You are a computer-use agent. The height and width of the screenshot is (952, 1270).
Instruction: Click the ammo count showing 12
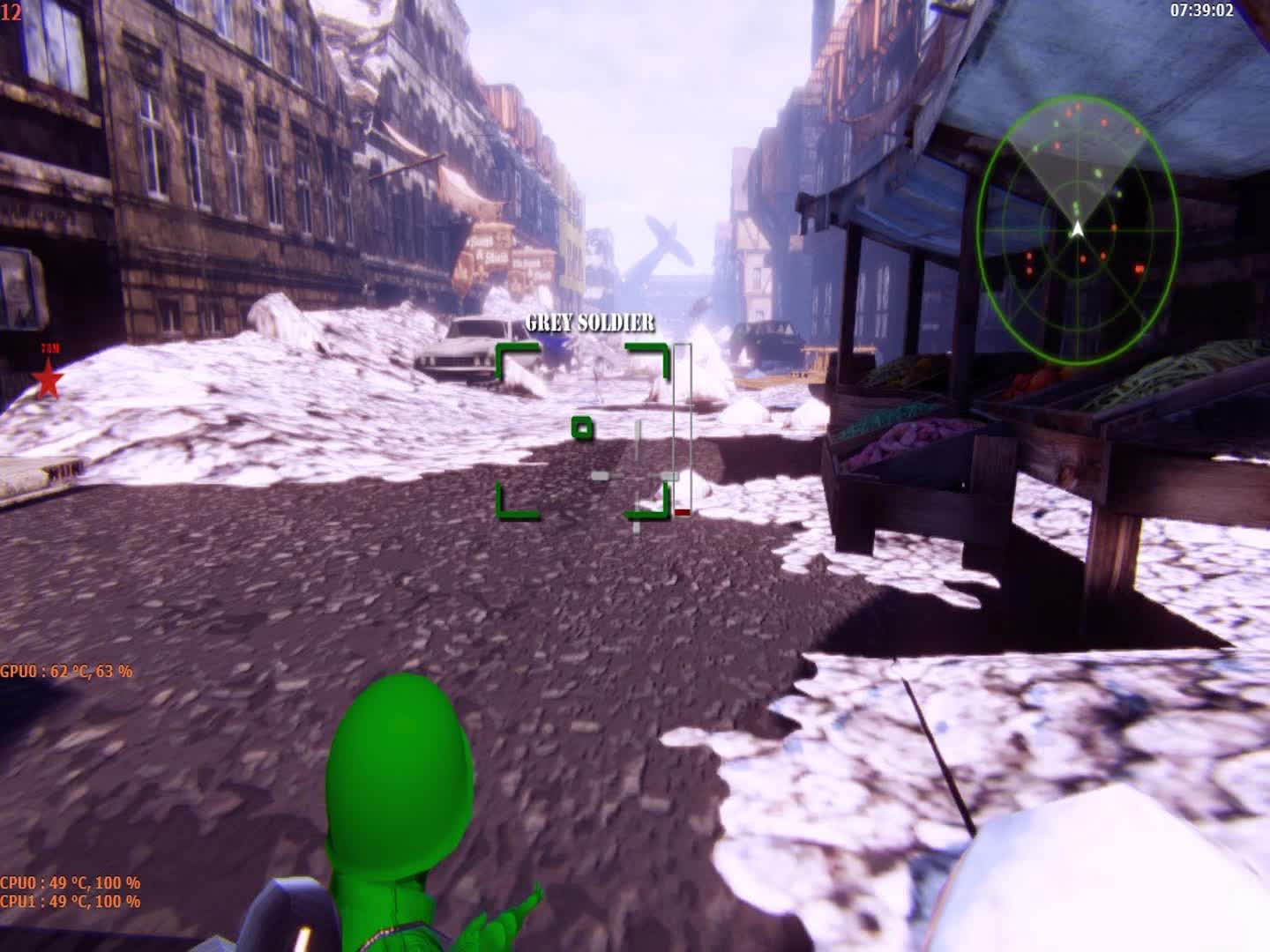(x=12, y=11)
